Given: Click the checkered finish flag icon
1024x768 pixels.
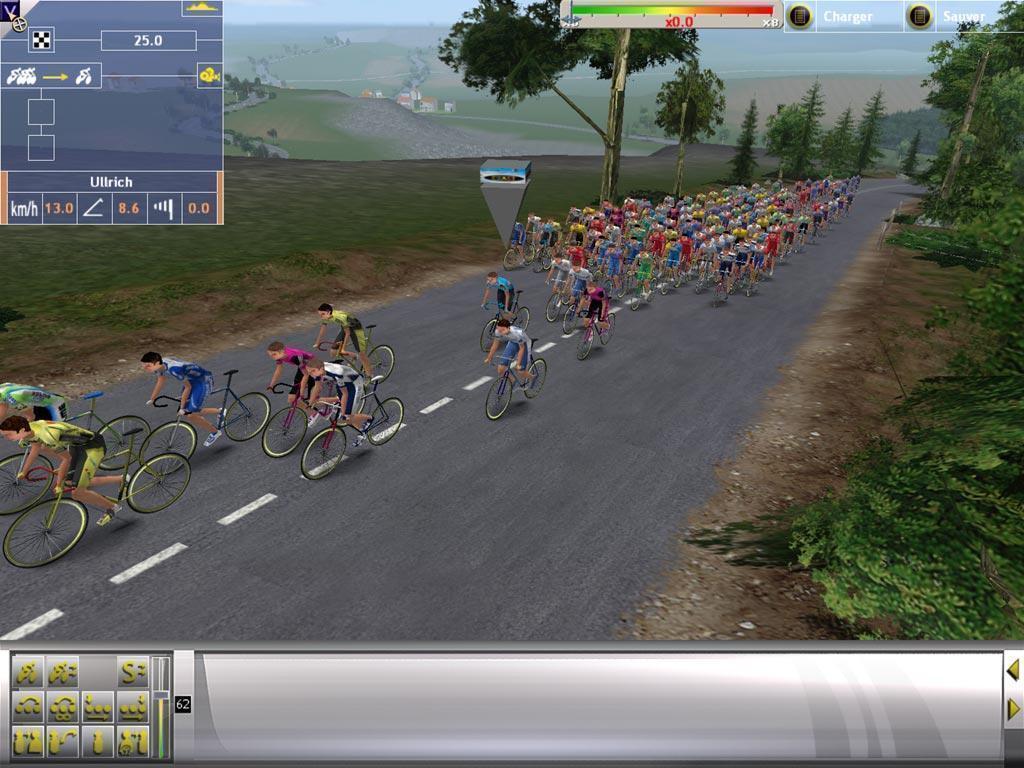Looking at the screenshot, I should 41,40.
